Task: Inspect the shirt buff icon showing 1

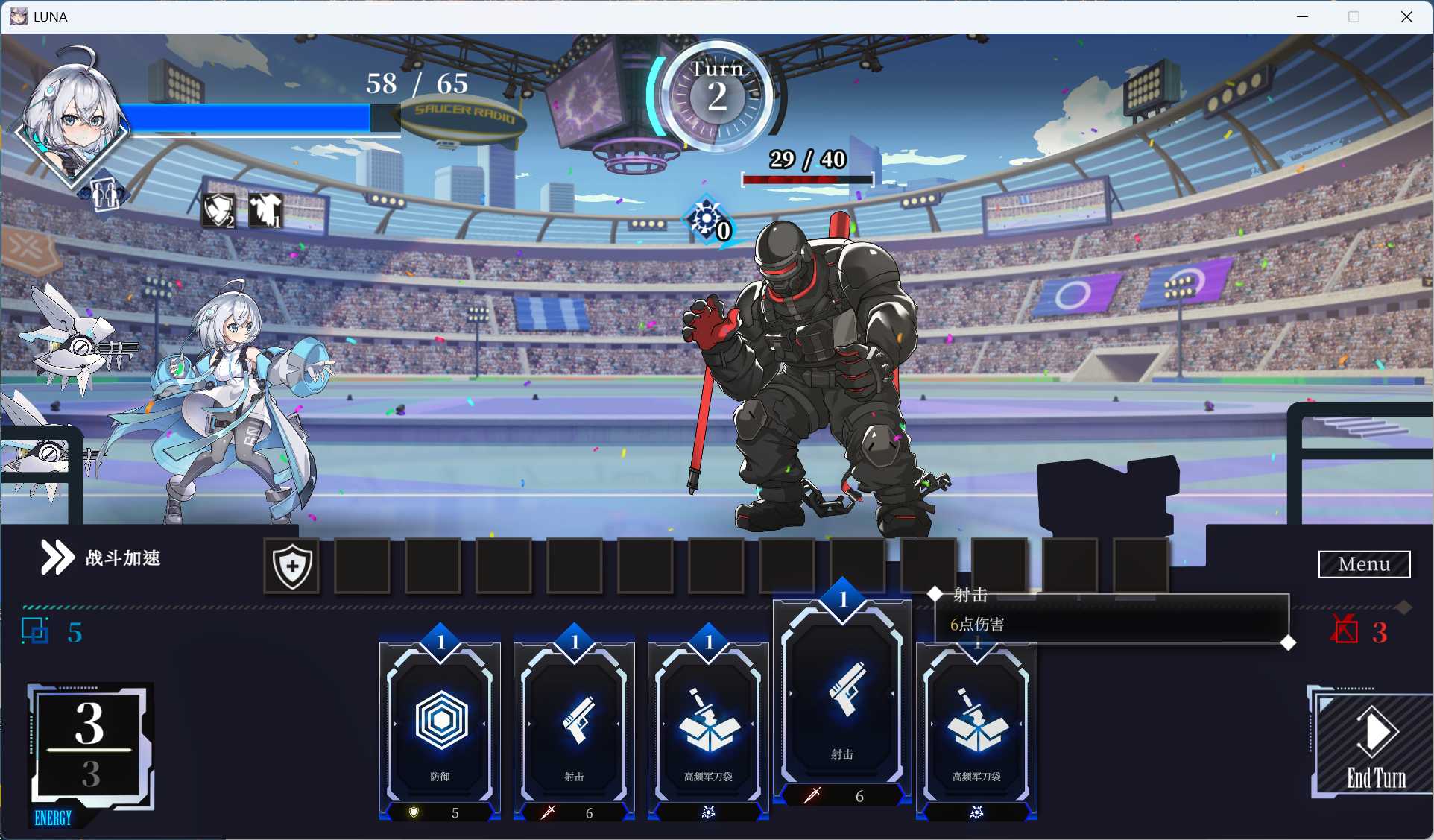Action: (265, 210)
